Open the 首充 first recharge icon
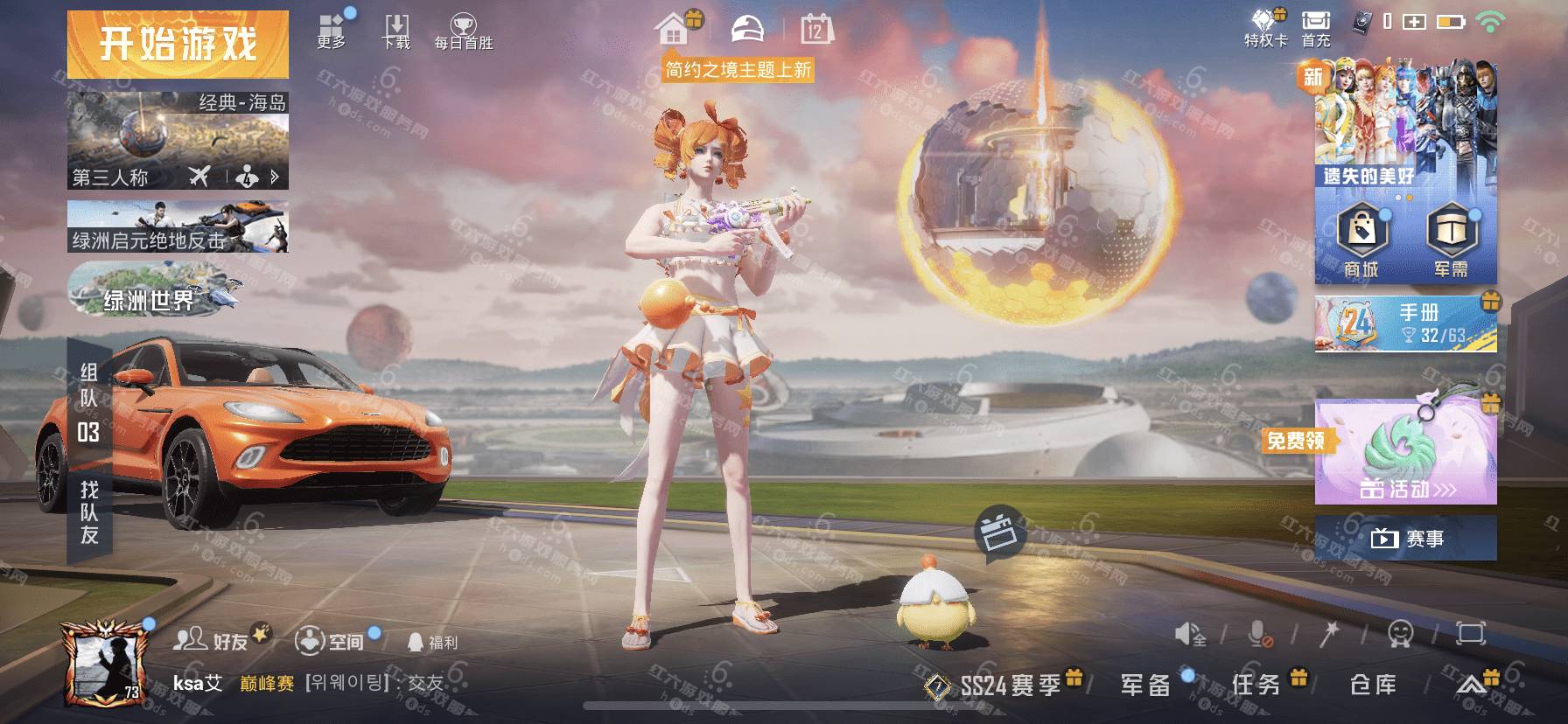This screenshot has width=1568, height=724. [1315, 28]
